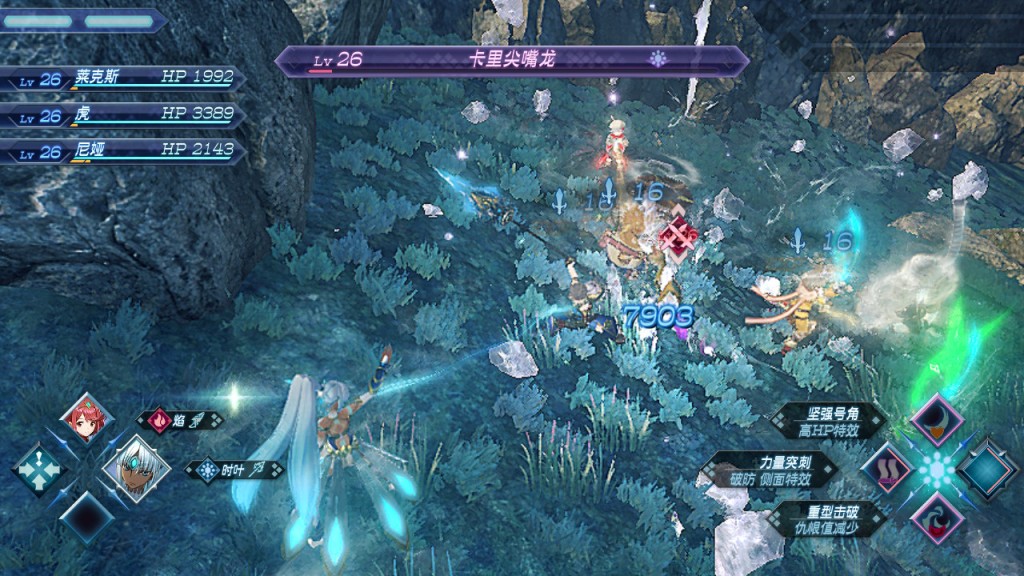1024x576 pixels.
Task: Select the 焰 fire special label
Action: tap(180, 420)
